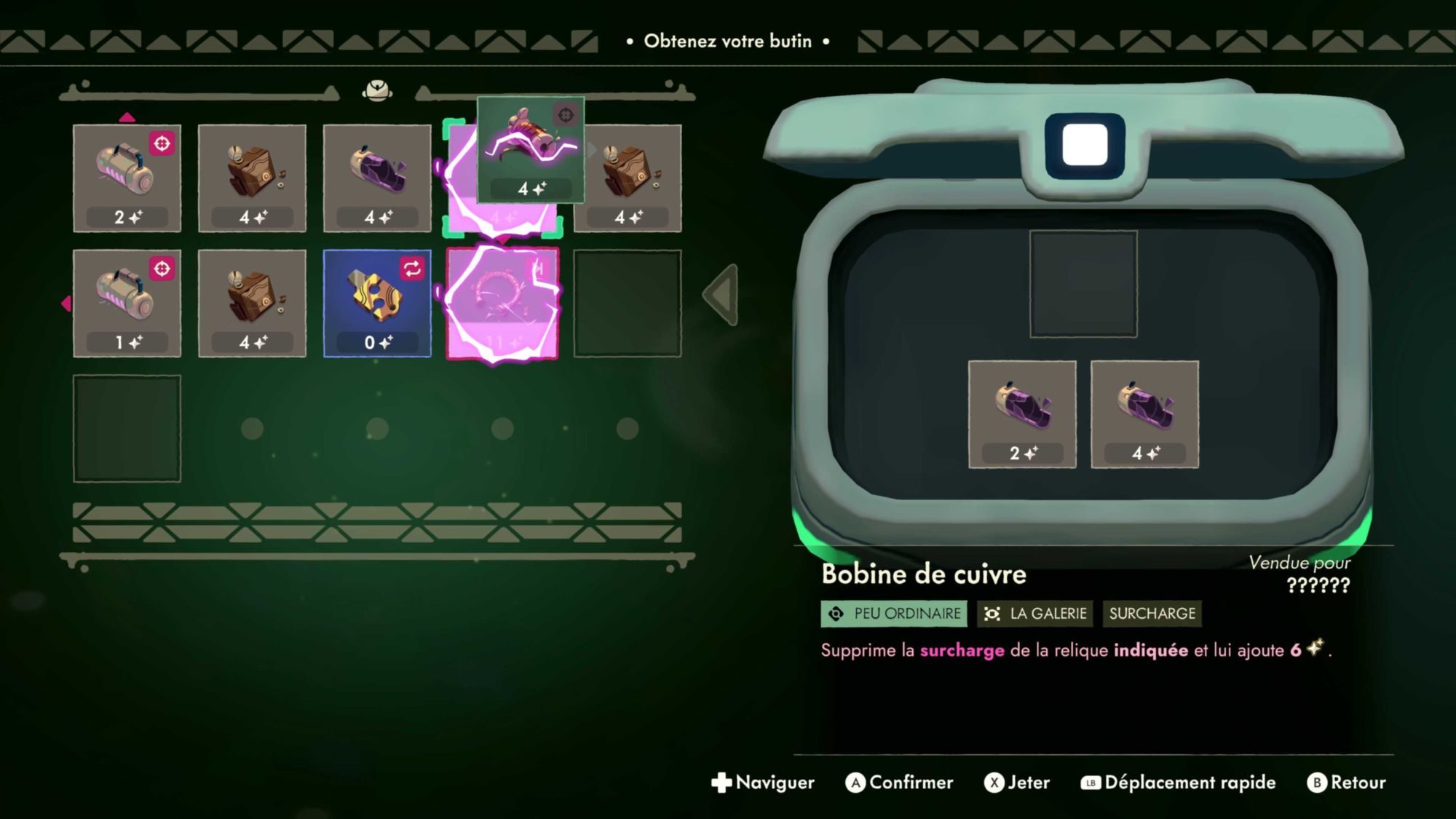The height and width of the screenshot is (819, 1456).
Task: Click the left arrow beside the chest
Action: click(x=721, y=295)
